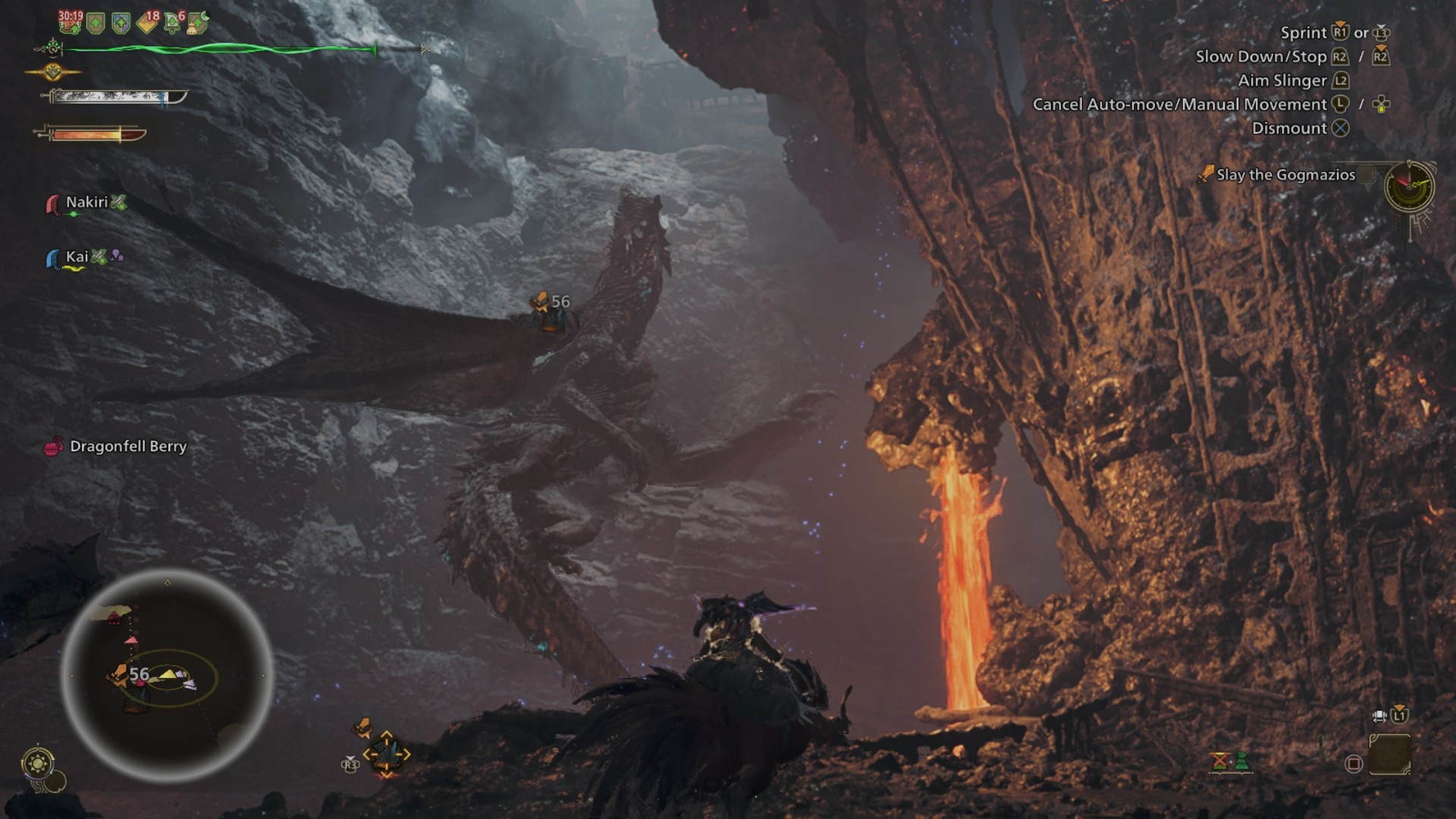The height and width of the screenshot is (819, 1456).
Task: Click the bell buff icon
Action: point(174,23)
